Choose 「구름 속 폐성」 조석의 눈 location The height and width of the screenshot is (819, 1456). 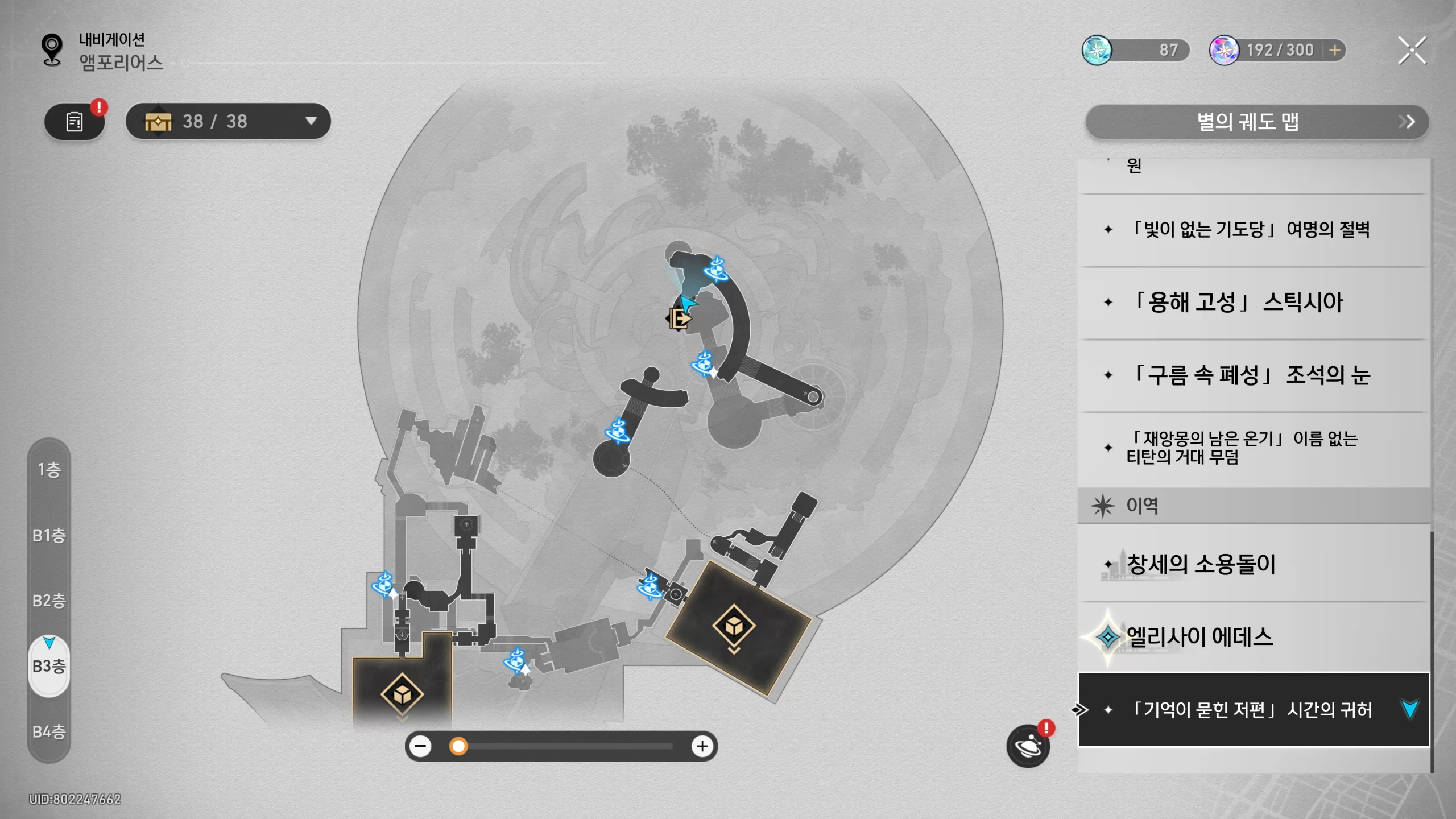[x=1251, y=375]
